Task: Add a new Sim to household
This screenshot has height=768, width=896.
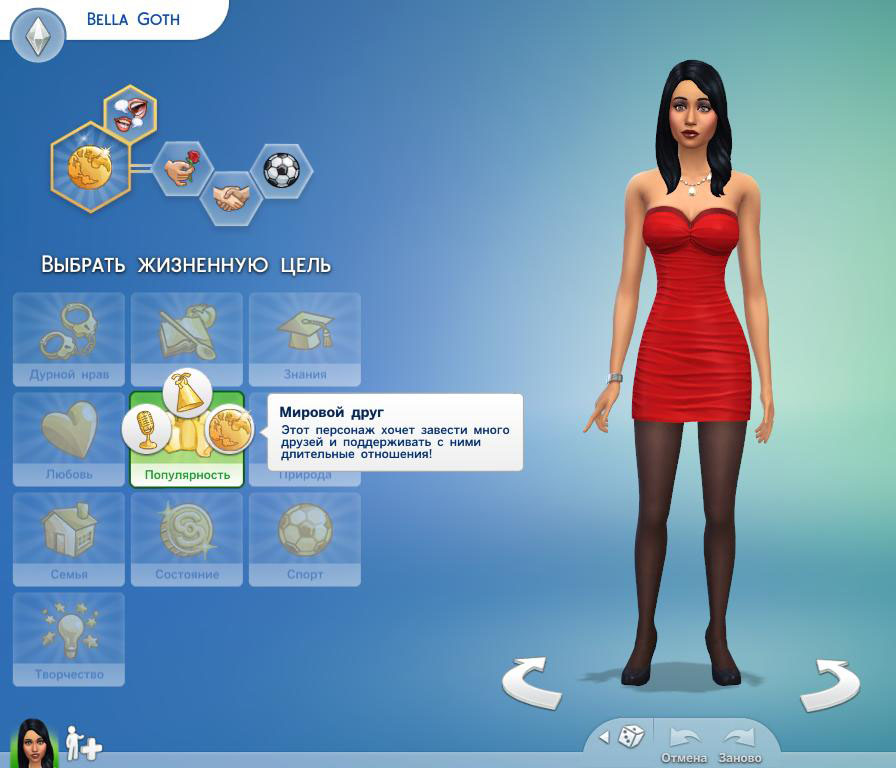Action: 84,743
